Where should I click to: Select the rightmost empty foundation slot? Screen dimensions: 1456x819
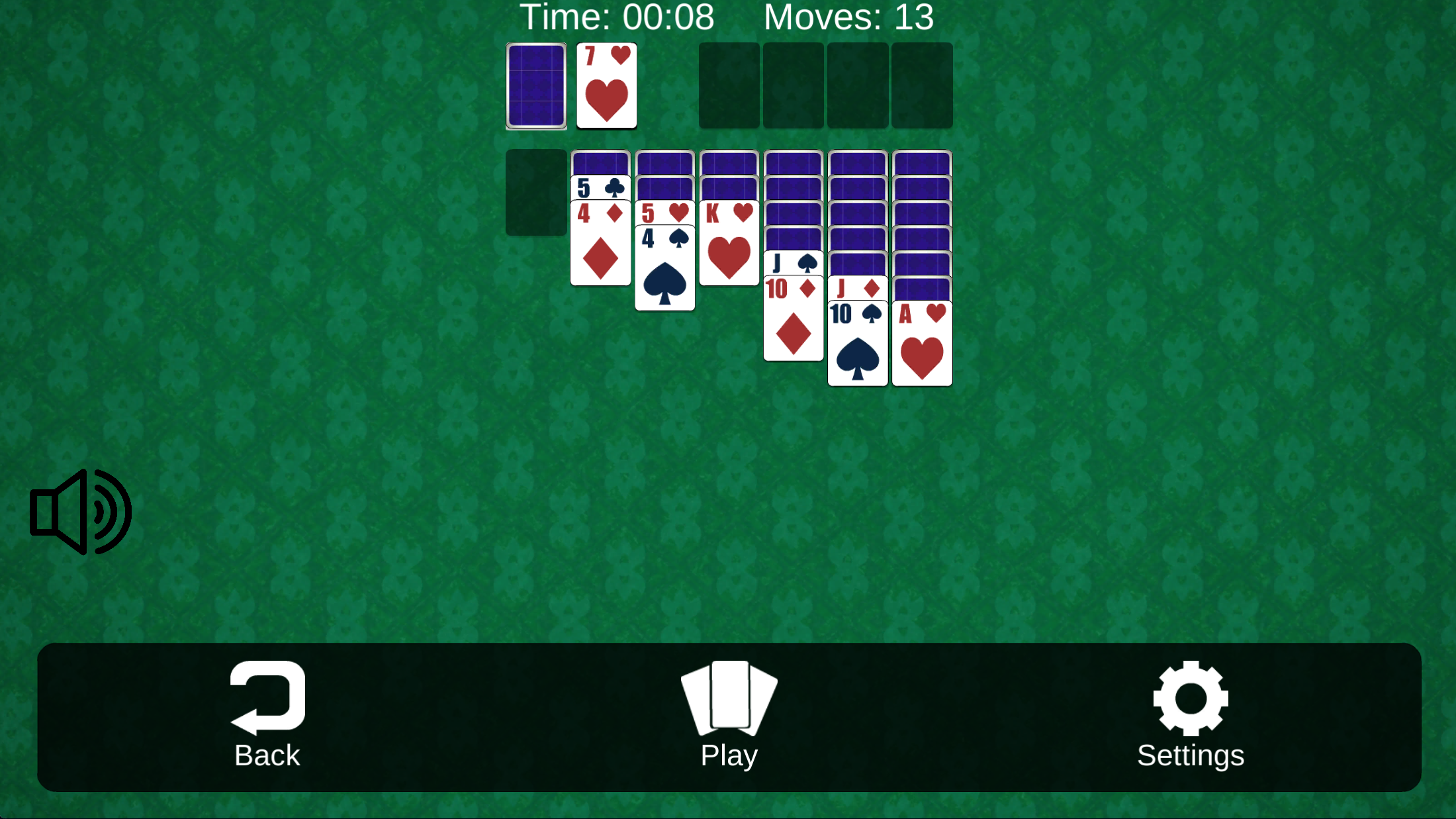point(921,85)
